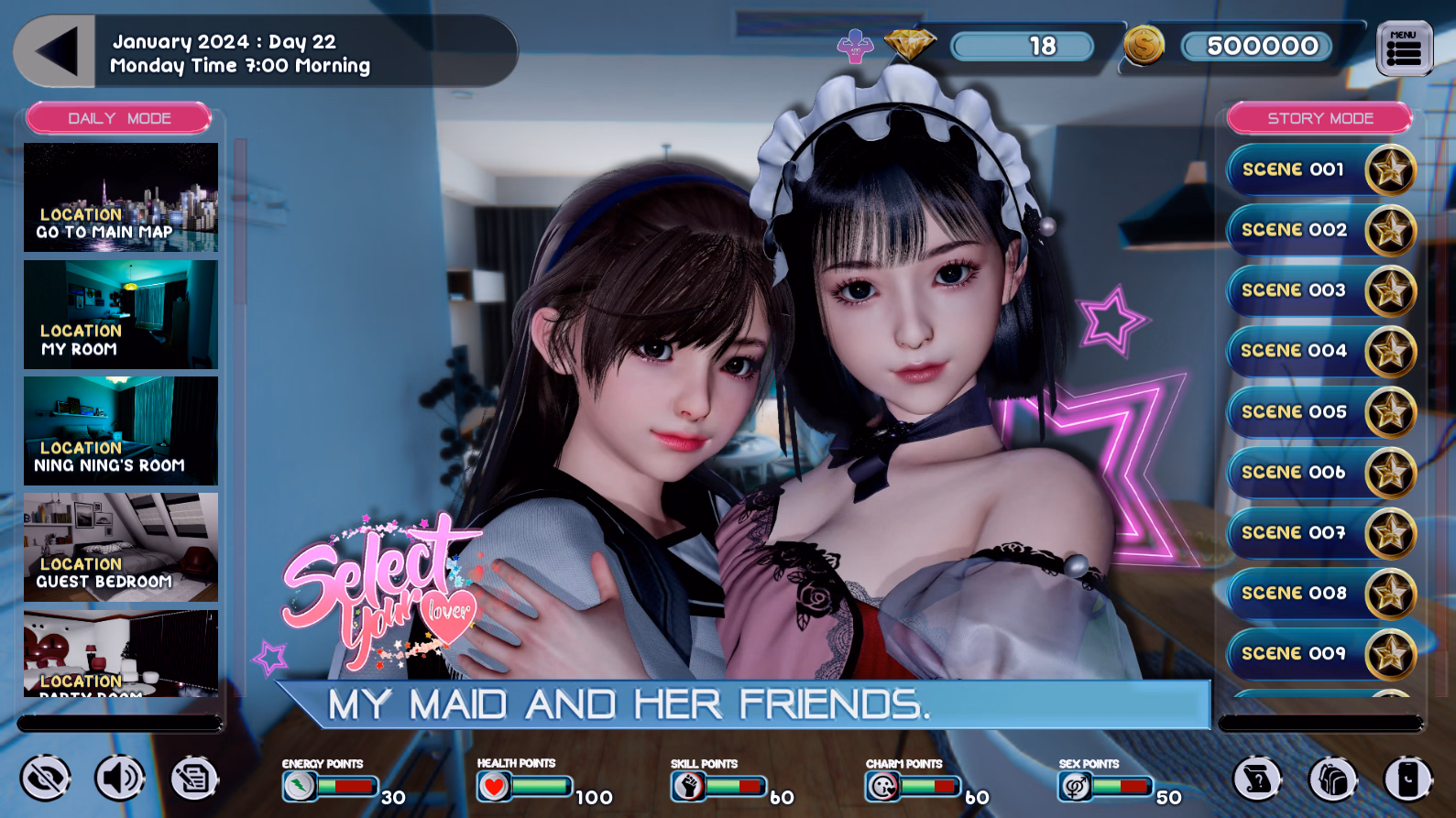Click the Story Mode header
The width and height of the screenshot is (1456, 818).
[x=1319, y=118]
